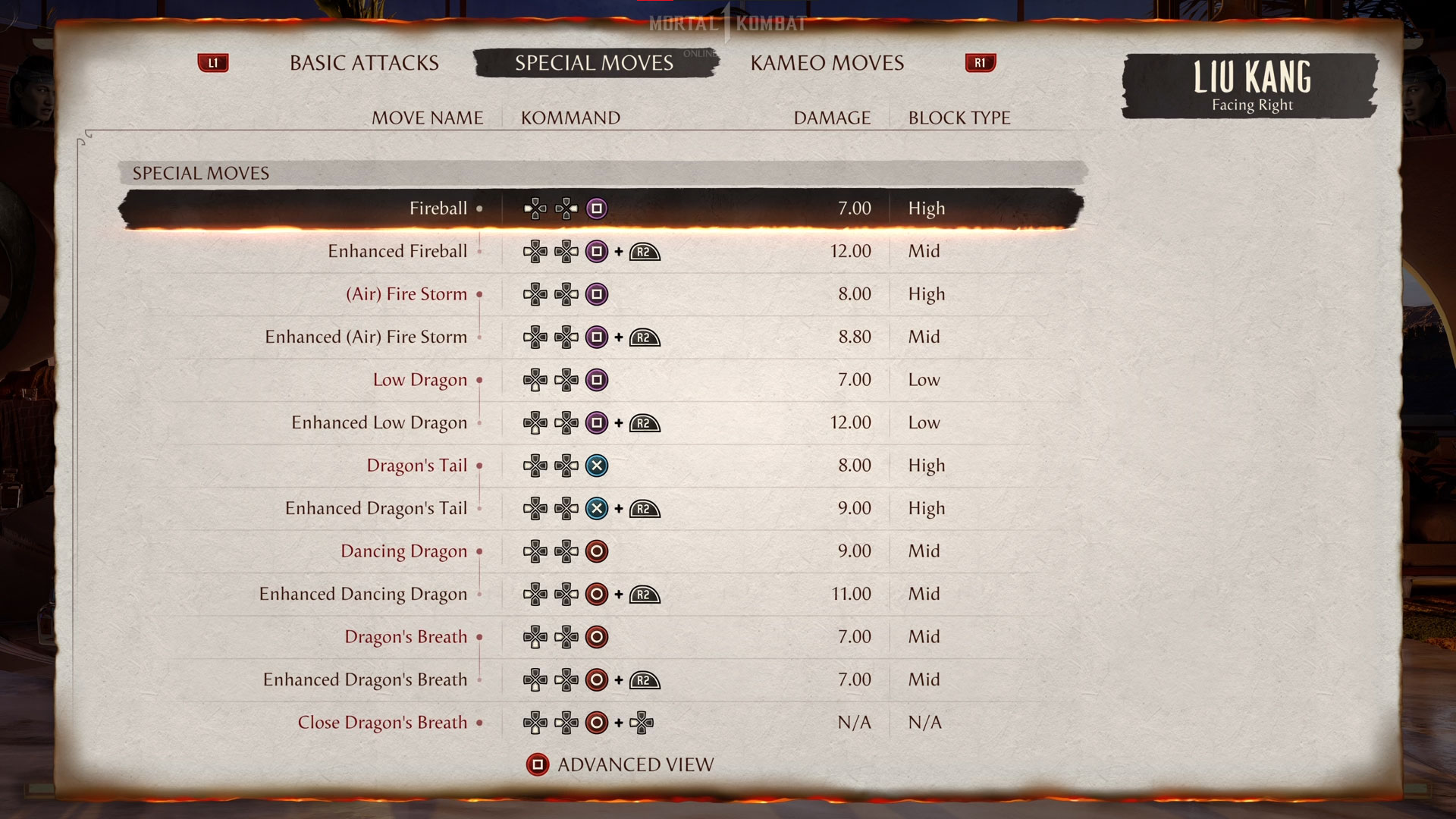Toggle the detail dot beside (Air) Fire Storm
The height and width of the screenshot is (819, 1456).
pyautogui.click(x=479, y=294)
